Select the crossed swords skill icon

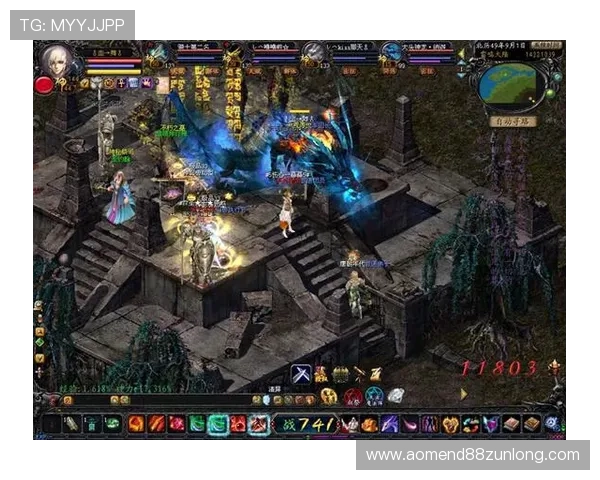pyautogui.click(x=300, y=375)
